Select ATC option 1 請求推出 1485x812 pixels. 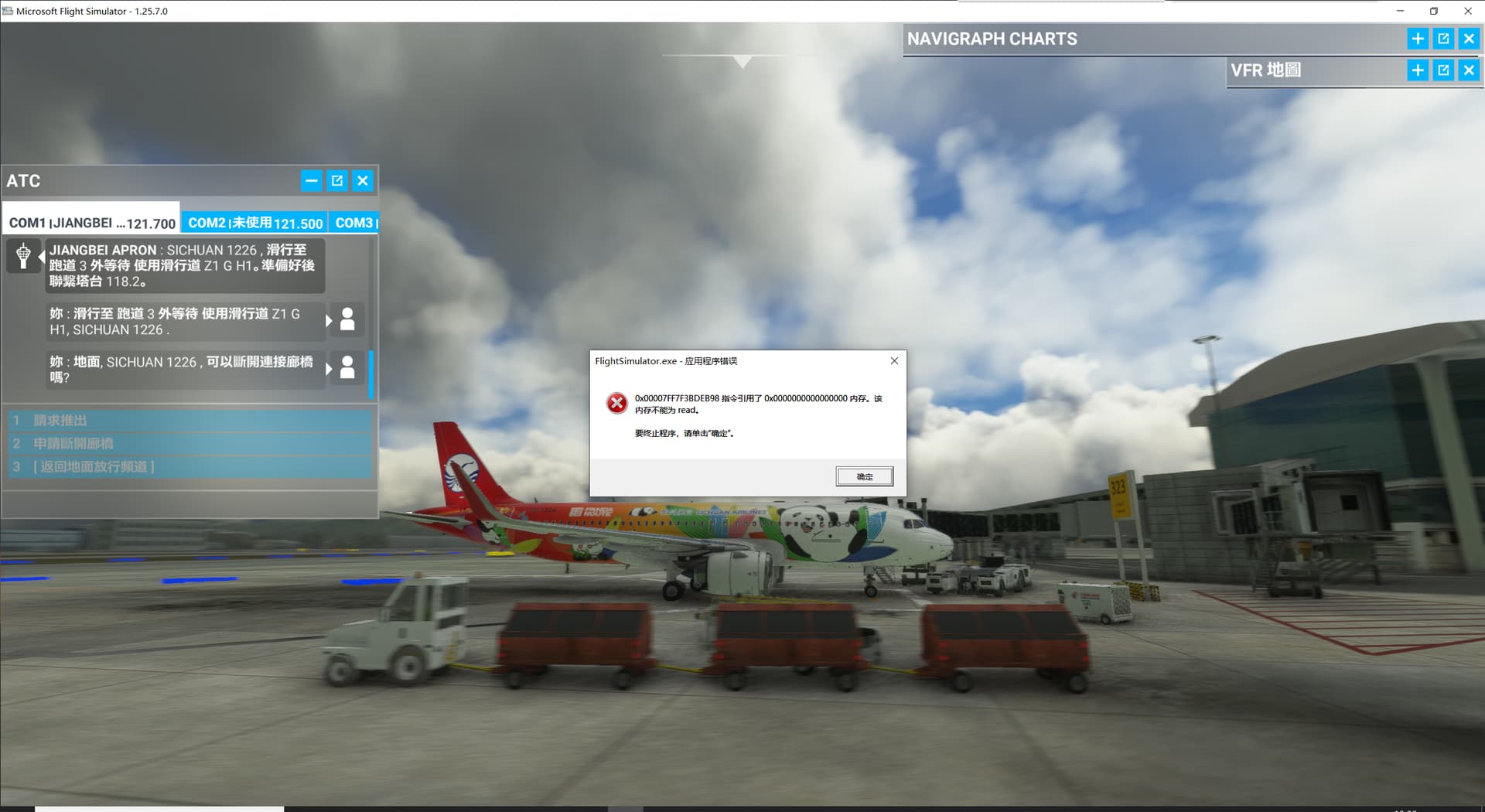[189, 420]
